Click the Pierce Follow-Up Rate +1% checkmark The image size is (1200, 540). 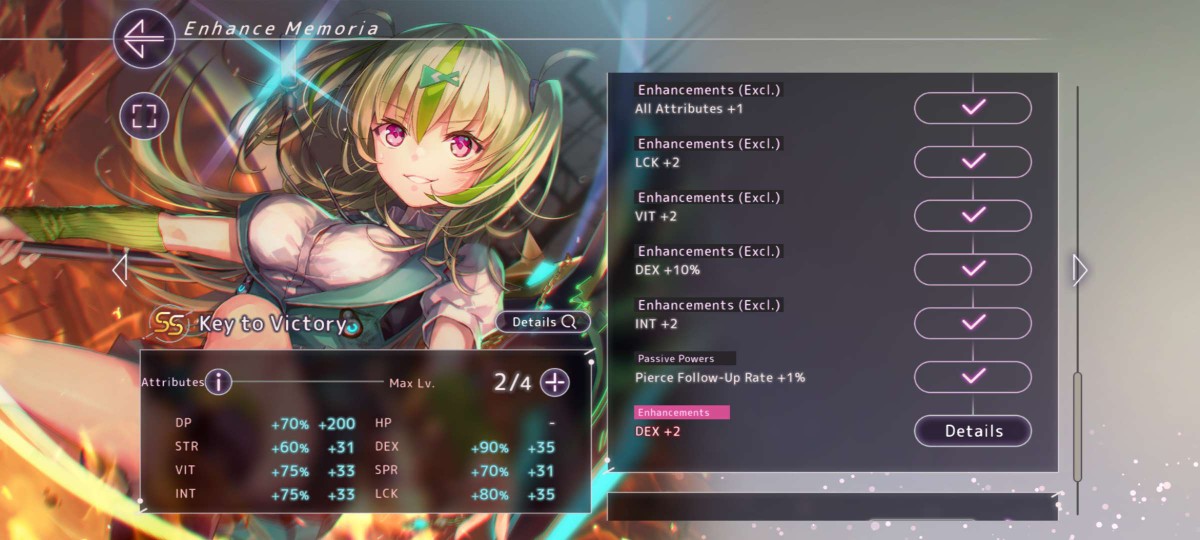pos(973,377)
